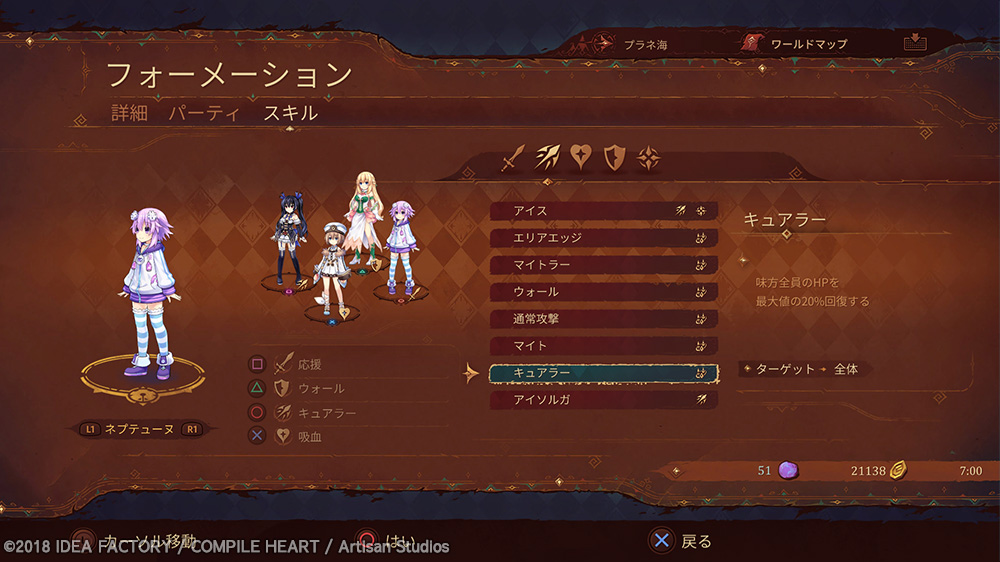1000x562 pixels.
Task: Select the アイソルガ skill entry
Action: pos(603,400)
